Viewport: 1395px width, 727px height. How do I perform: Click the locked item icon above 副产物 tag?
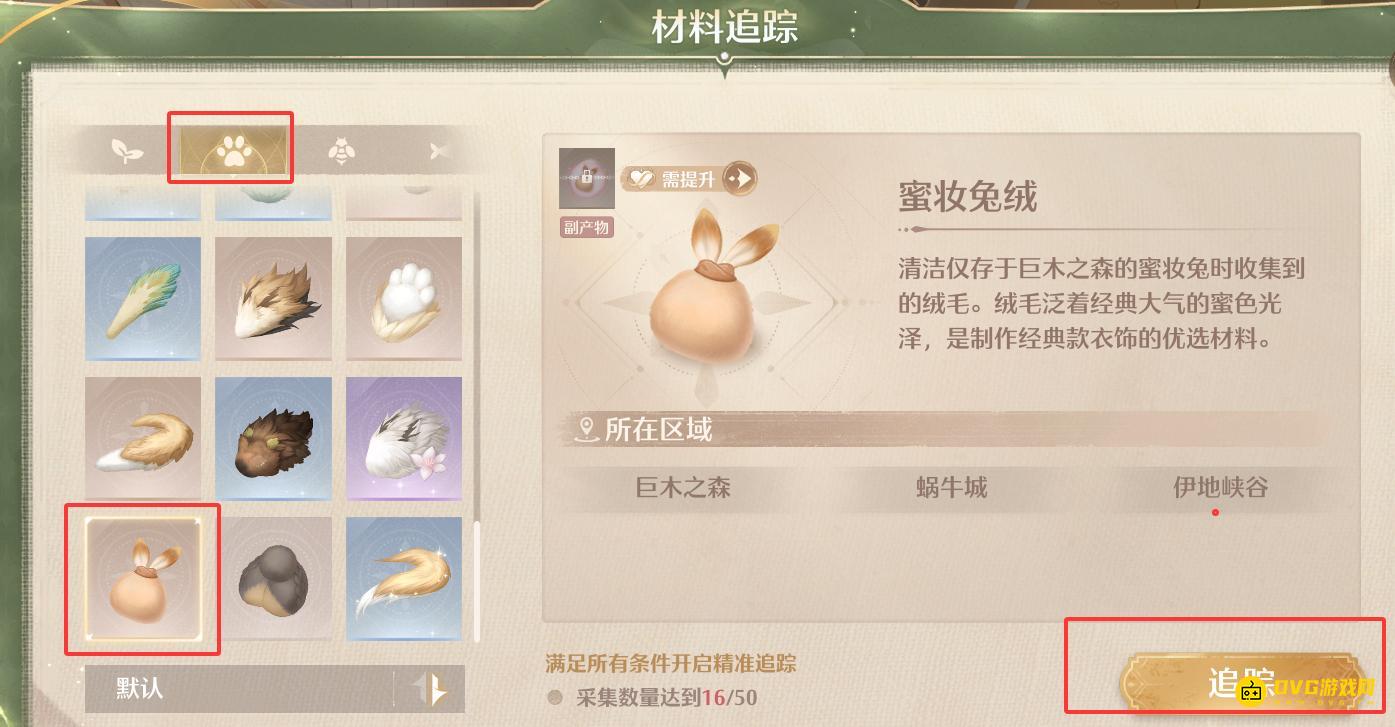[x=586, y=176]
